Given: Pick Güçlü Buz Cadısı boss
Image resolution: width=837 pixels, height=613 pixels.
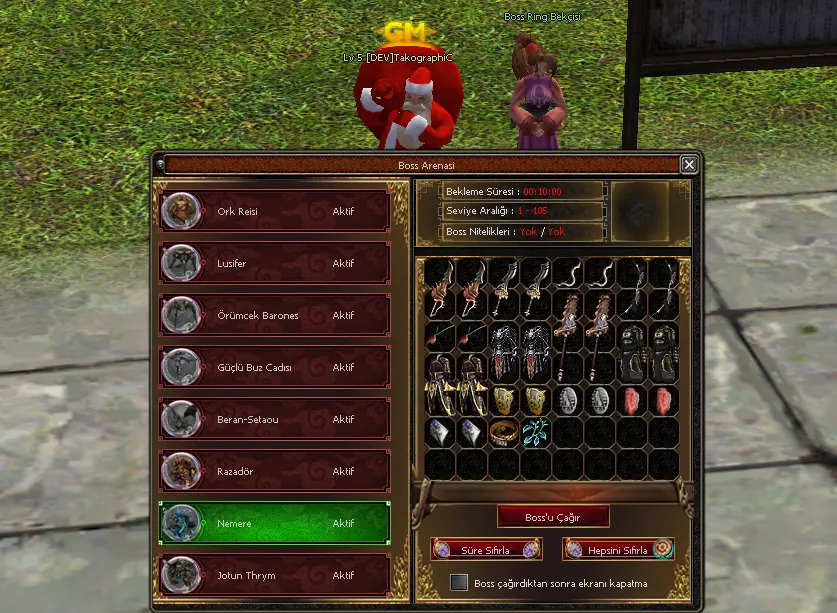Looking at the screenshot, I should coord(274,367).
